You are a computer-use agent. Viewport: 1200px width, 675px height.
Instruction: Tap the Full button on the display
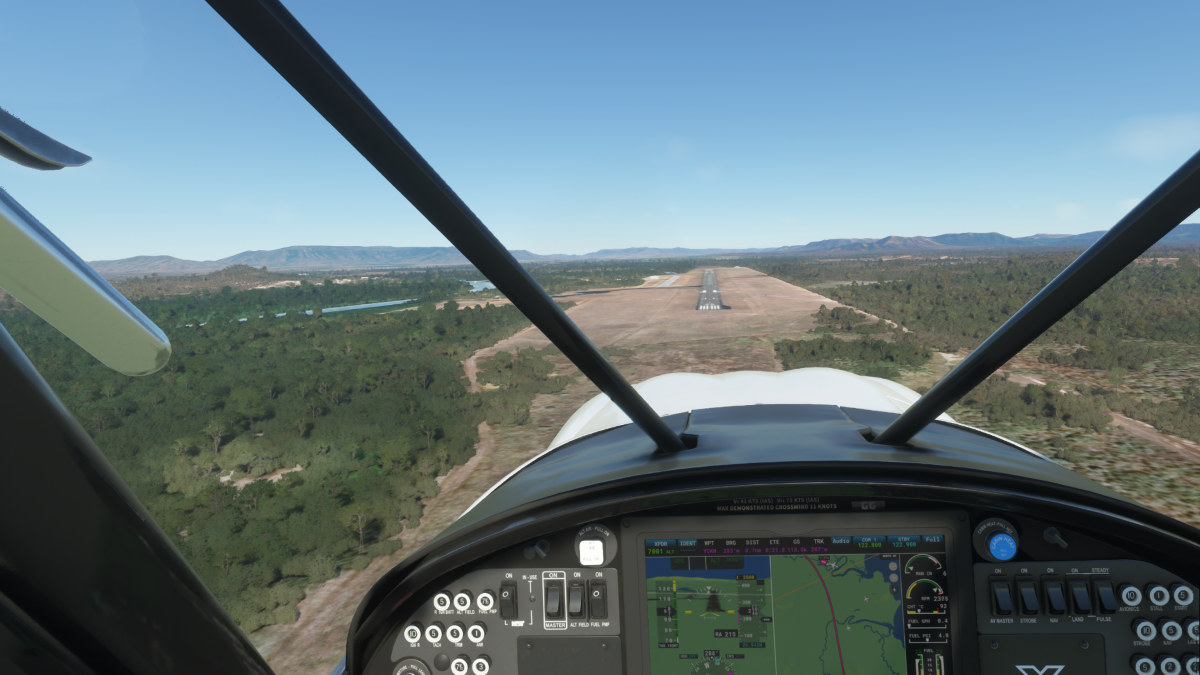coord(933,540)
